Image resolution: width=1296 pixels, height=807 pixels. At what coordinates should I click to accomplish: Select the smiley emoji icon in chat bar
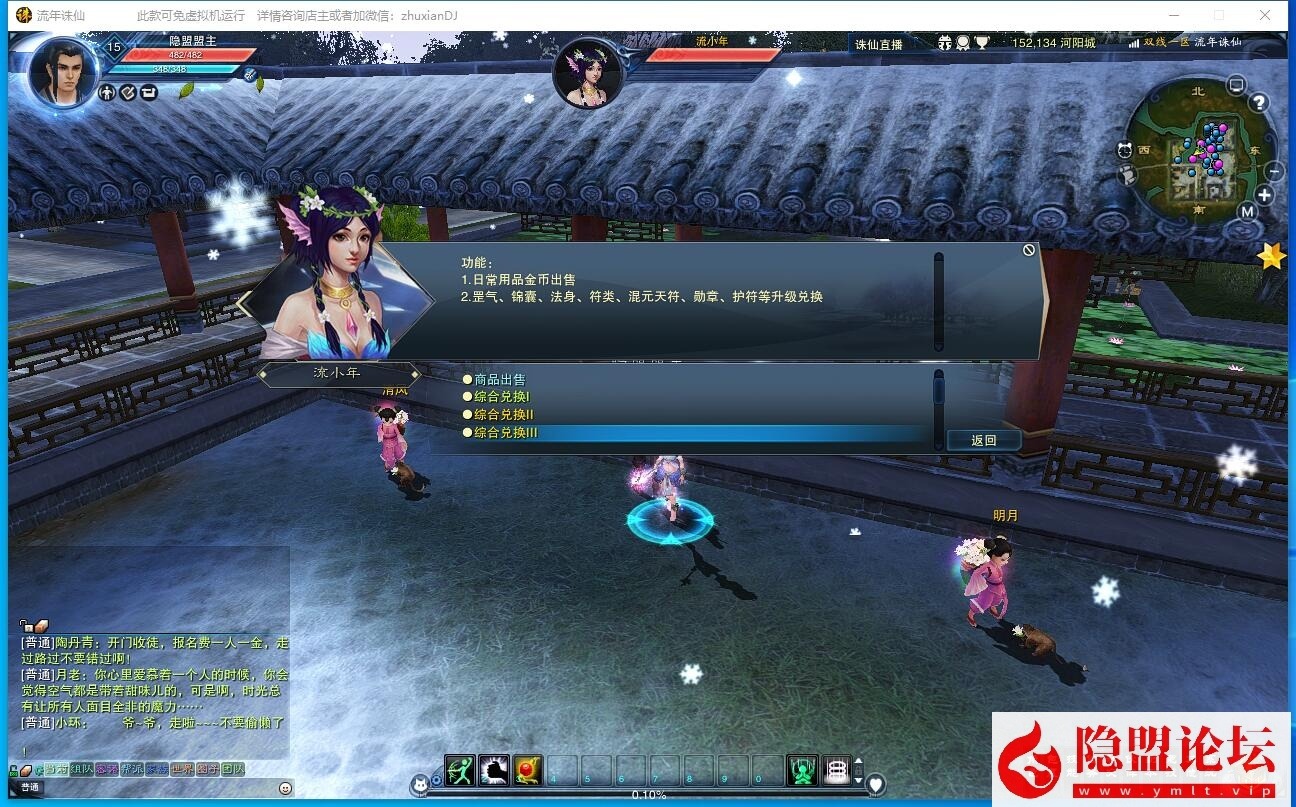[x=285, y=789]
